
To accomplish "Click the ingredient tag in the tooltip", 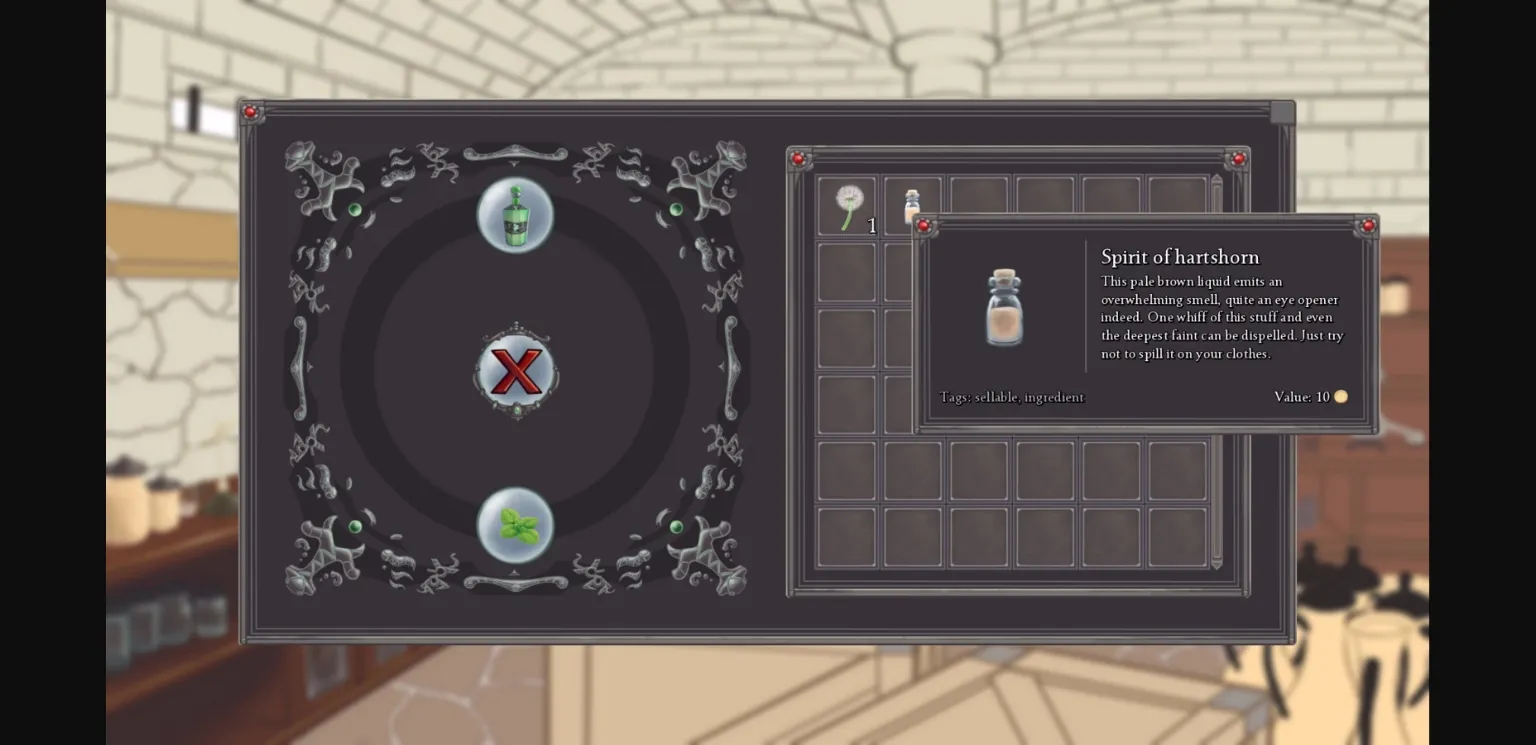I will (1055, 397).
